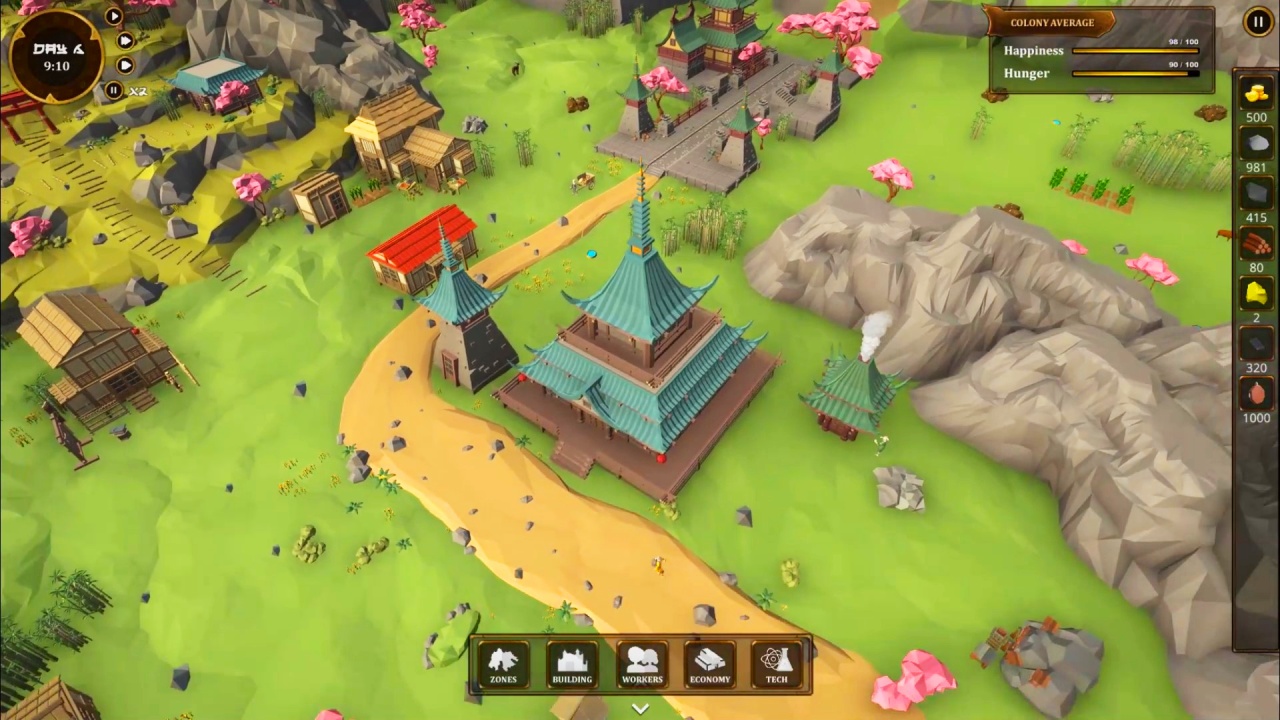
Task: Select the yellow ore resource showing 2
Action: point(1256,293)
